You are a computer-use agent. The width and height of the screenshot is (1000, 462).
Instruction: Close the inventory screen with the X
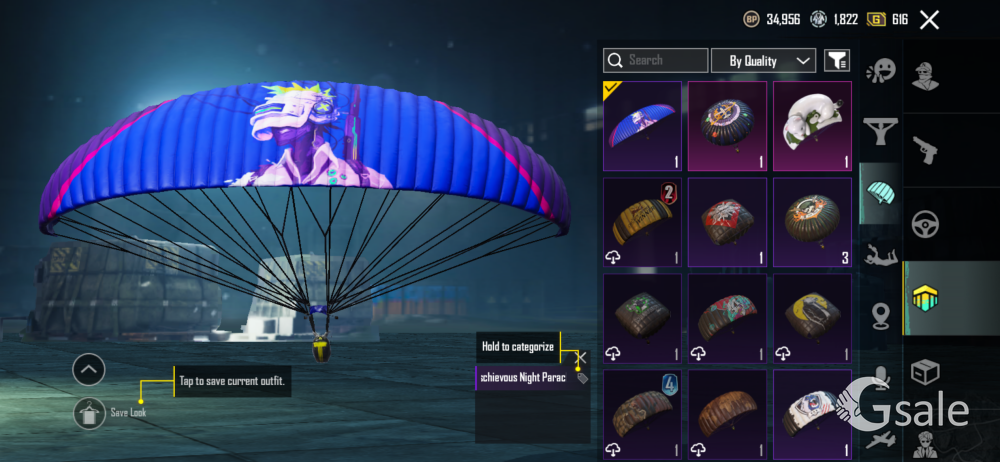coord(929,19)
